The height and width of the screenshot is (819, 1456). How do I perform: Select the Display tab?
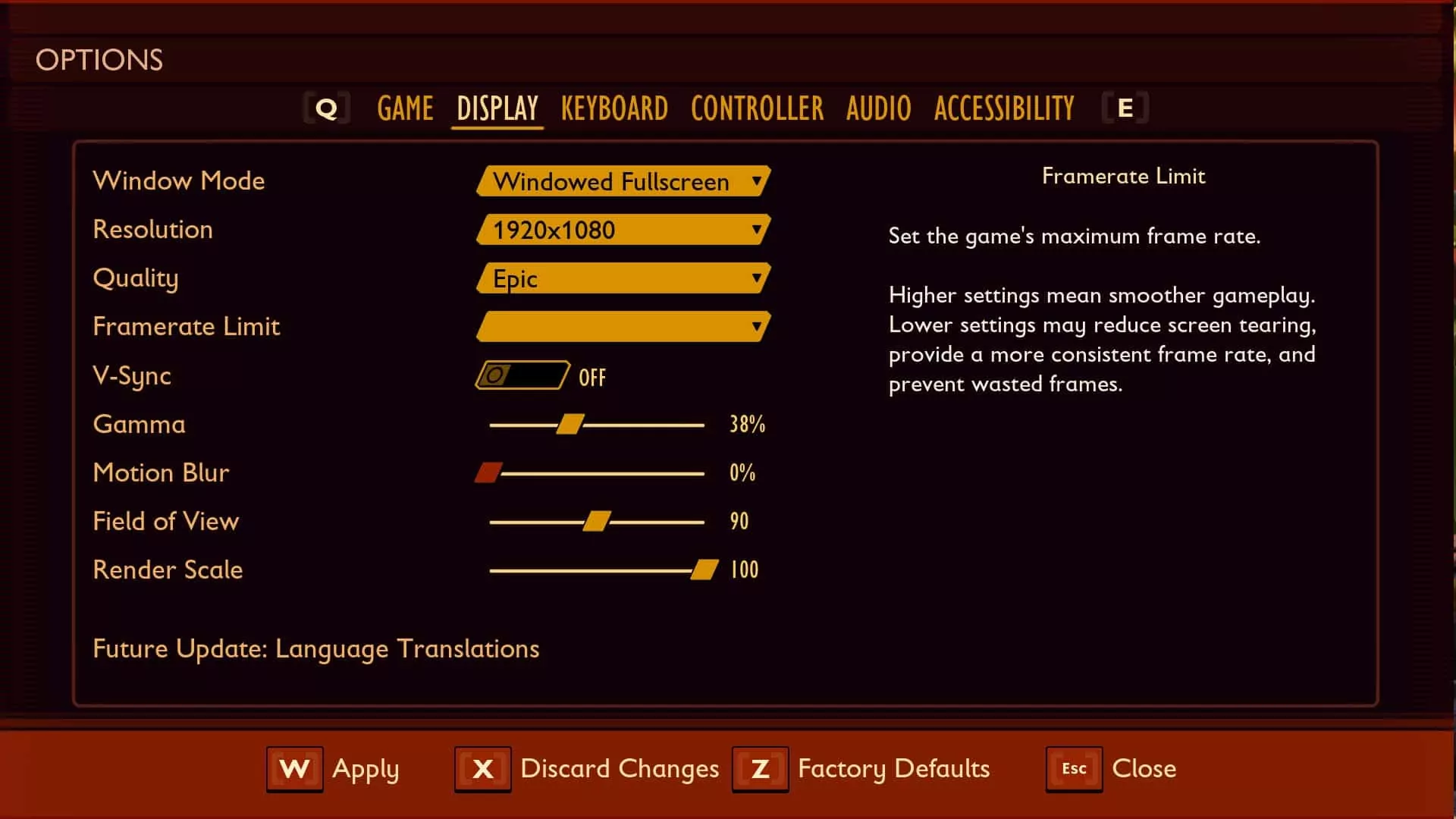pyautogui.click(x=497, y=108)
